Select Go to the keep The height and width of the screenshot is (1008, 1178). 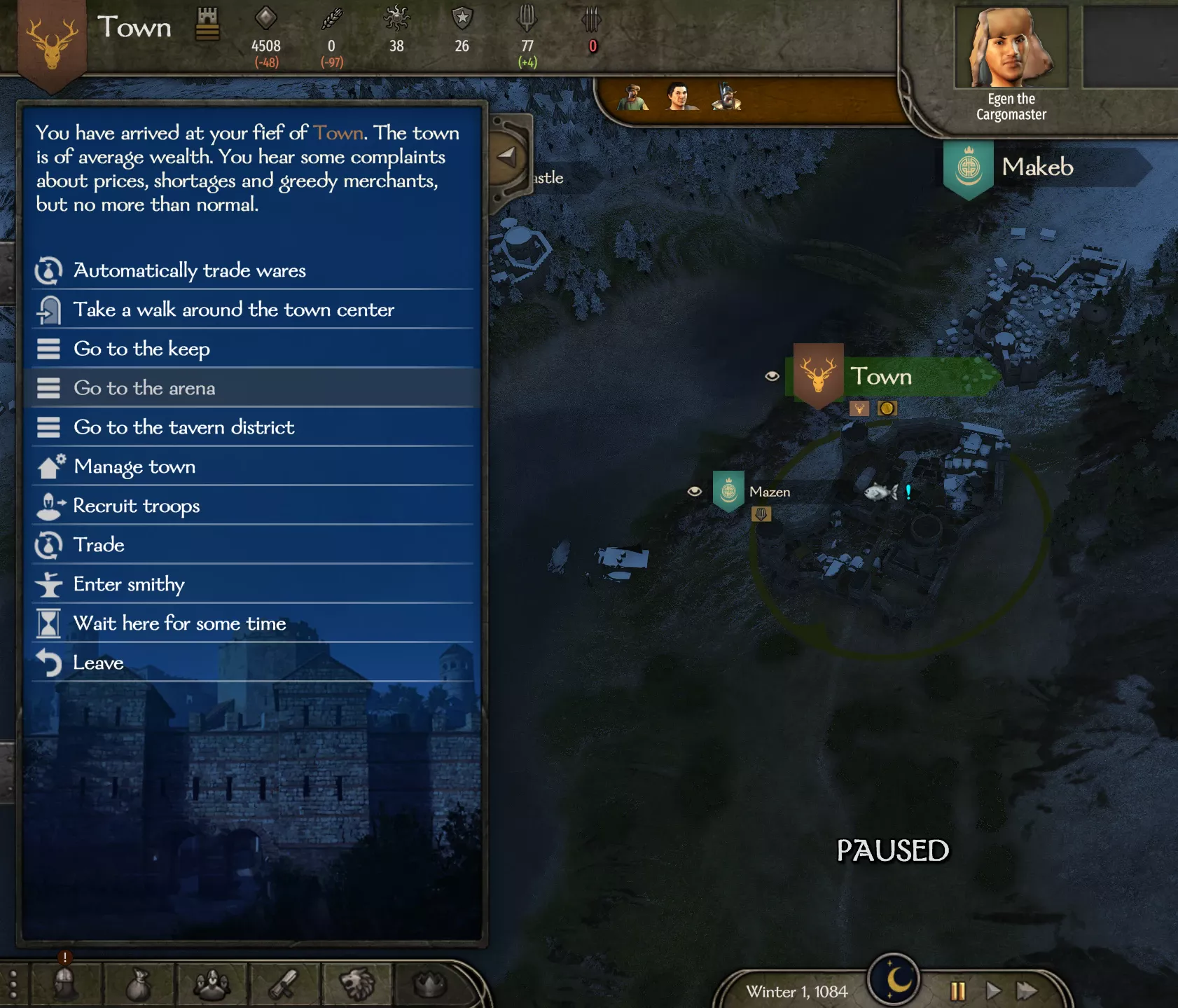[141, 349]
